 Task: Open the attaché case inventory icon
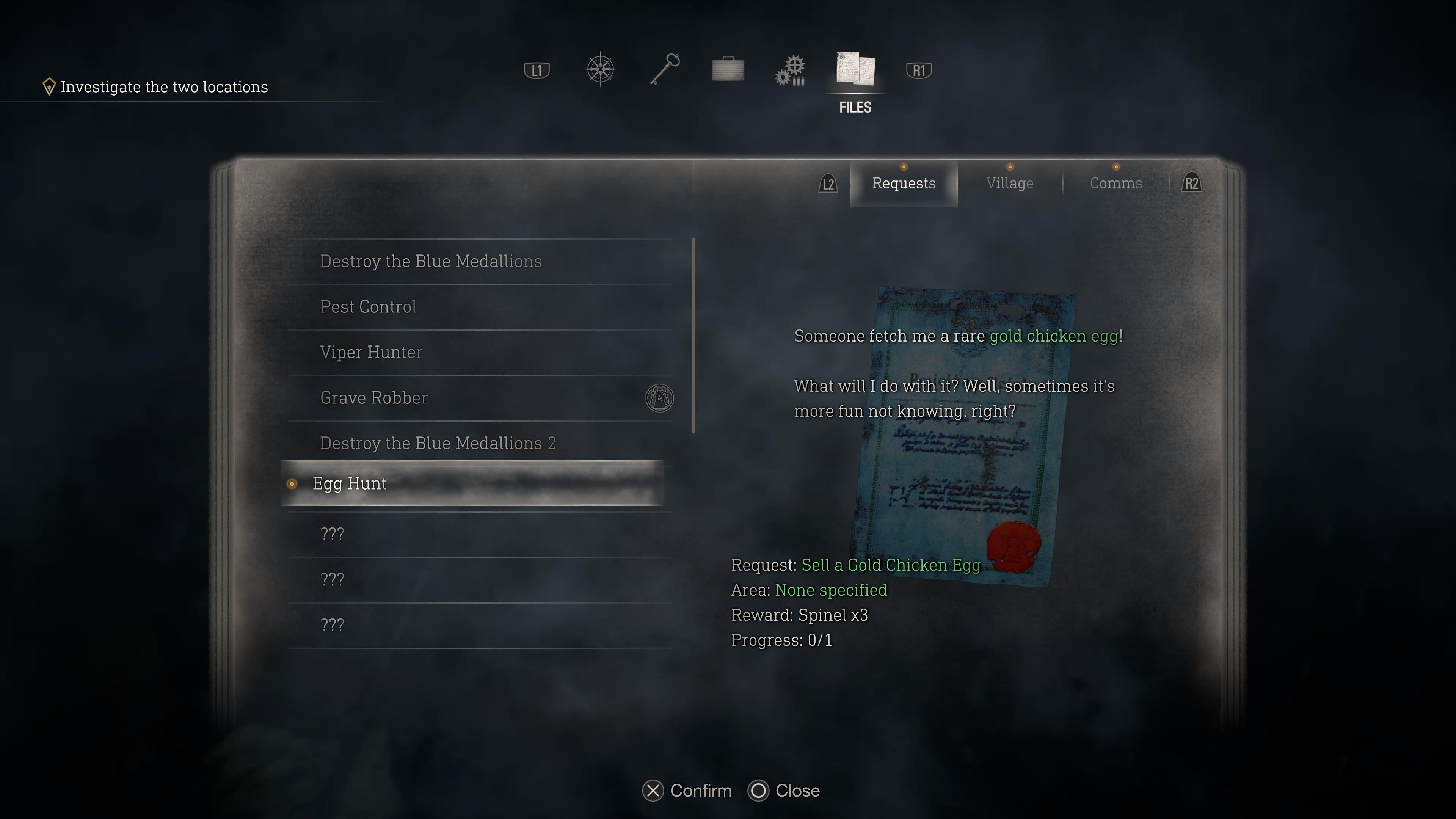[x=728, y=70]
